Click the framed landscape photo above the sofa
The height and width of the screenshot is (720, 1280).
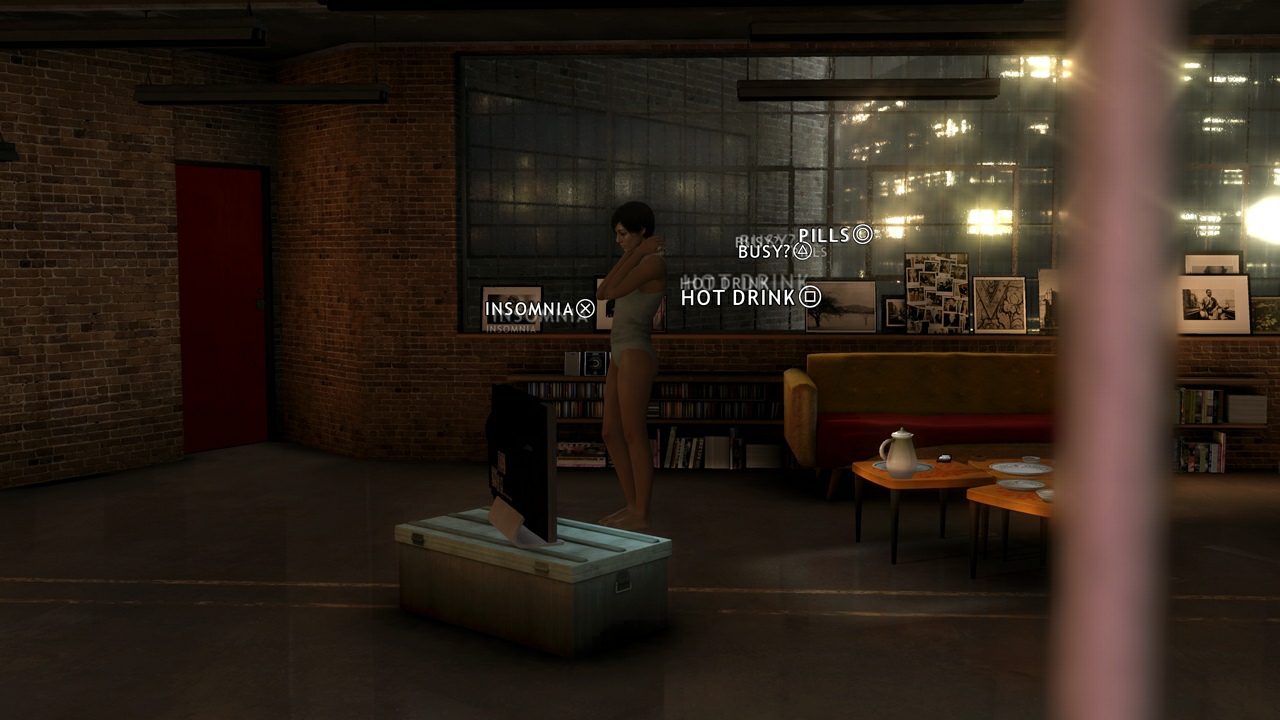point(842,305)
